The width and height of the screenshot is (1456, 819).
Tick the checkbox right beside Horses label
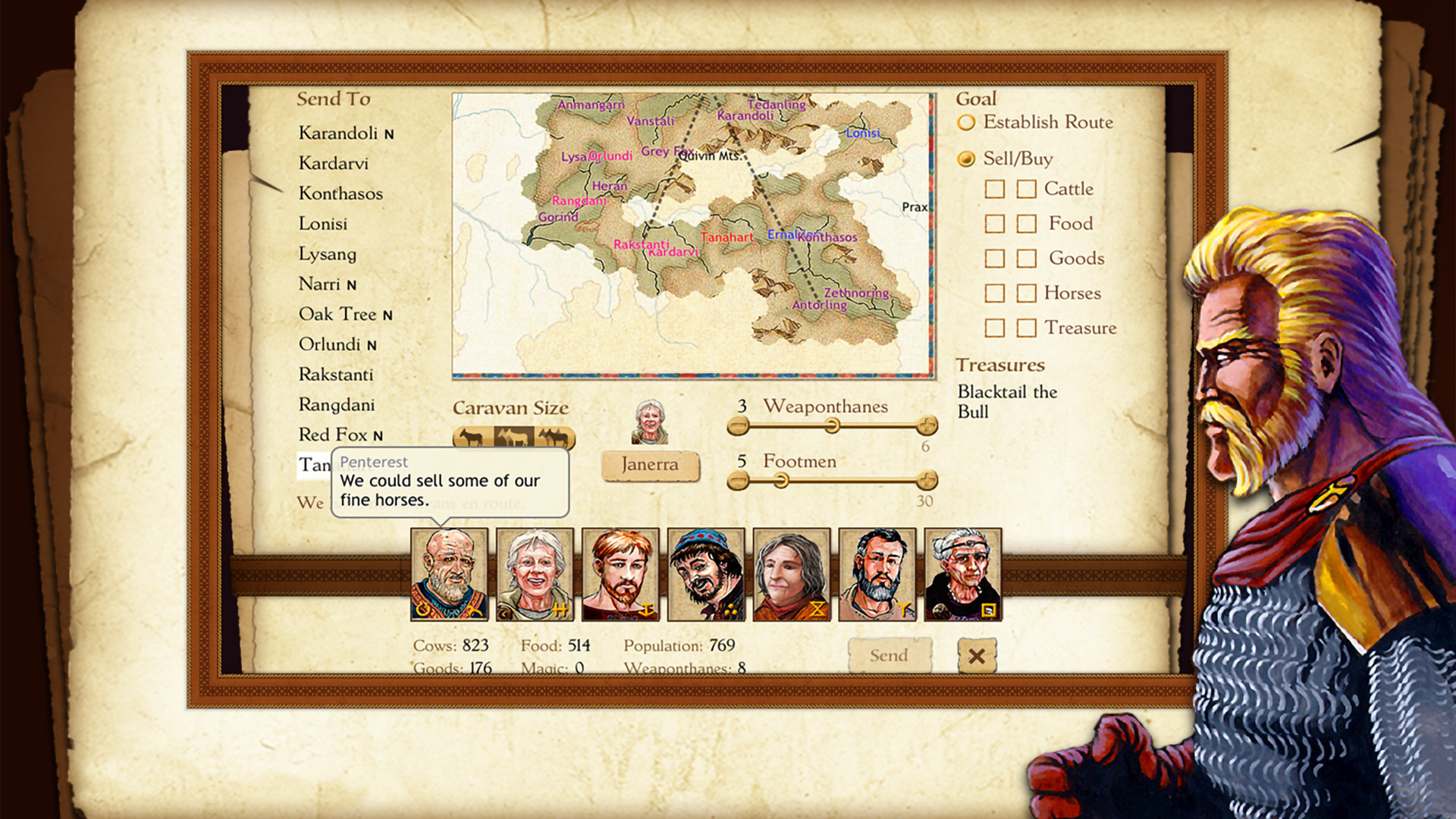click(x=1026, y=293)
